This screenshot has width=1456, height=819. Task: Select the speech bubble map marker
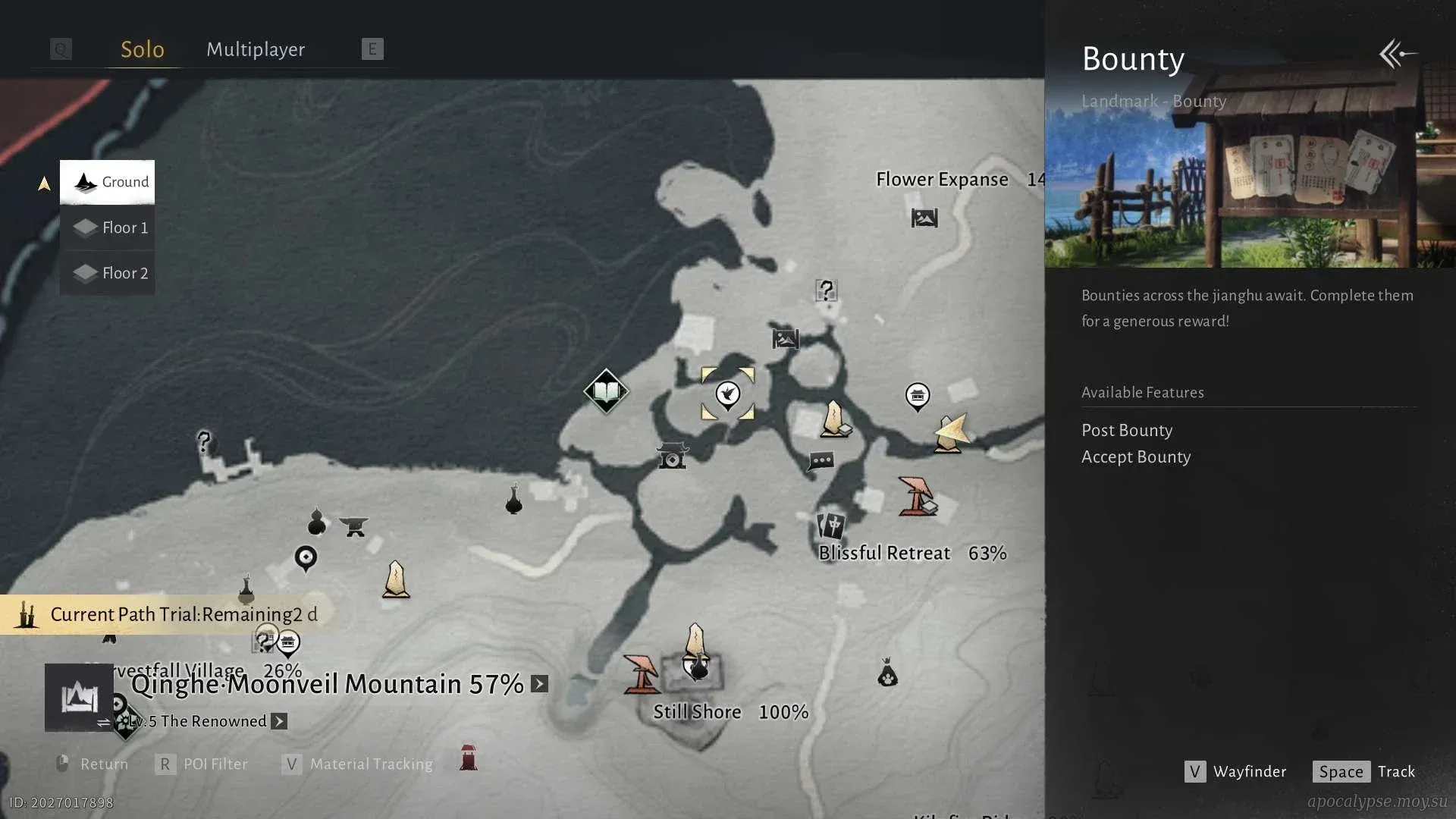[x=821, y=461]
